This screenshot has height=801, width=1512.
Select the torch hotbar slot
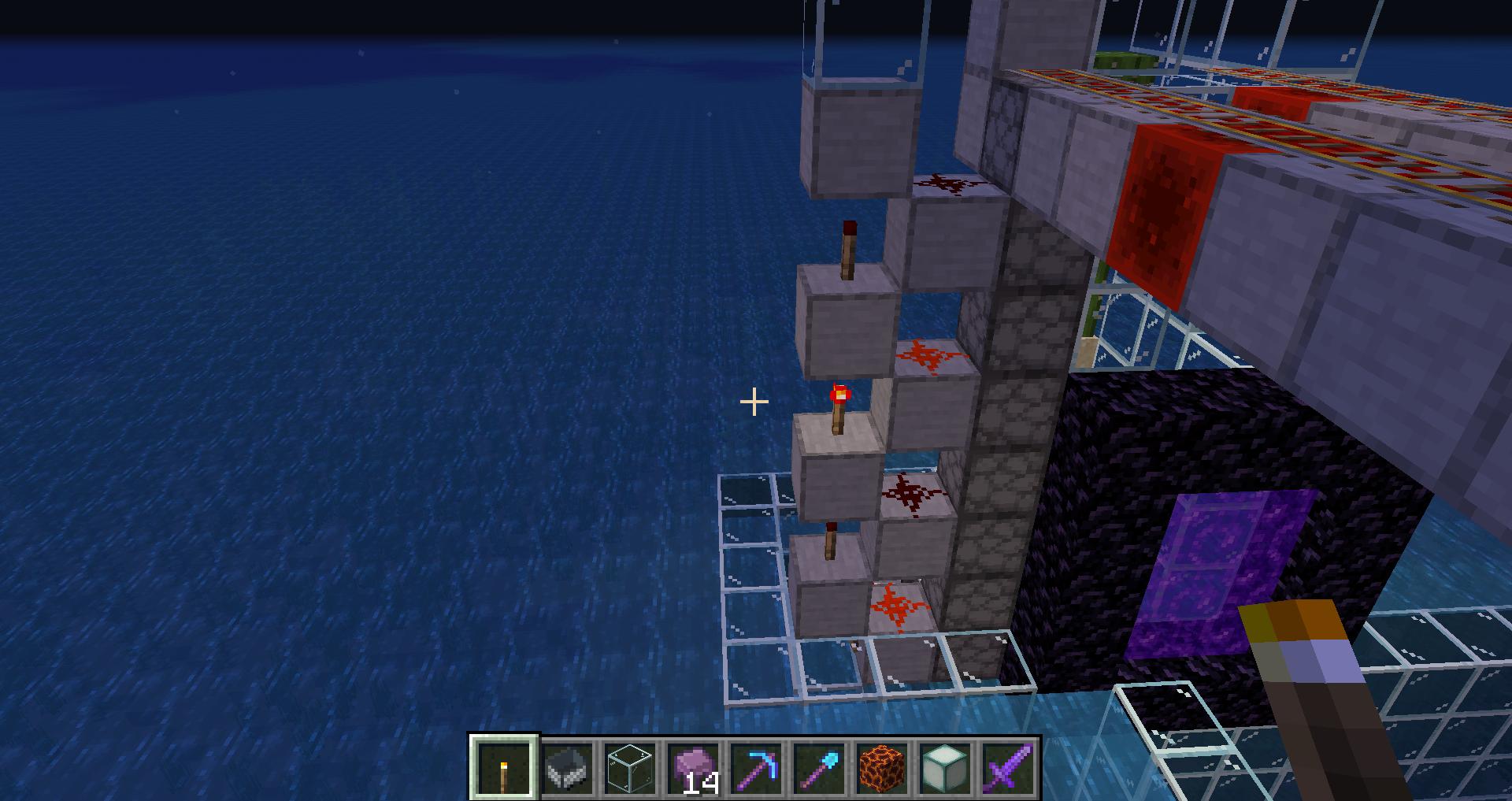504,768
